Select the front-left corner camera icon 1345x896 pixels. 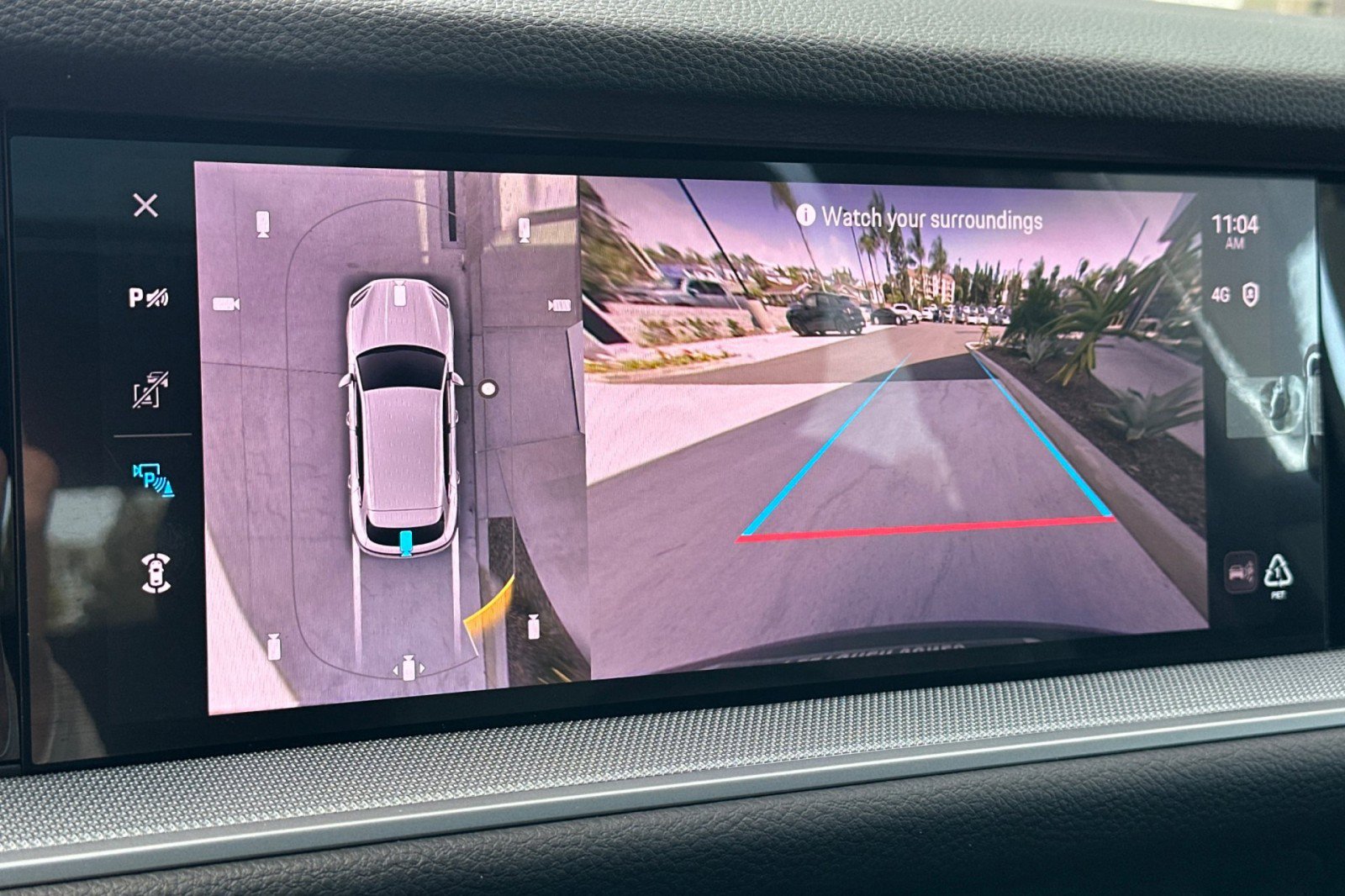click(x=261, y=225)
